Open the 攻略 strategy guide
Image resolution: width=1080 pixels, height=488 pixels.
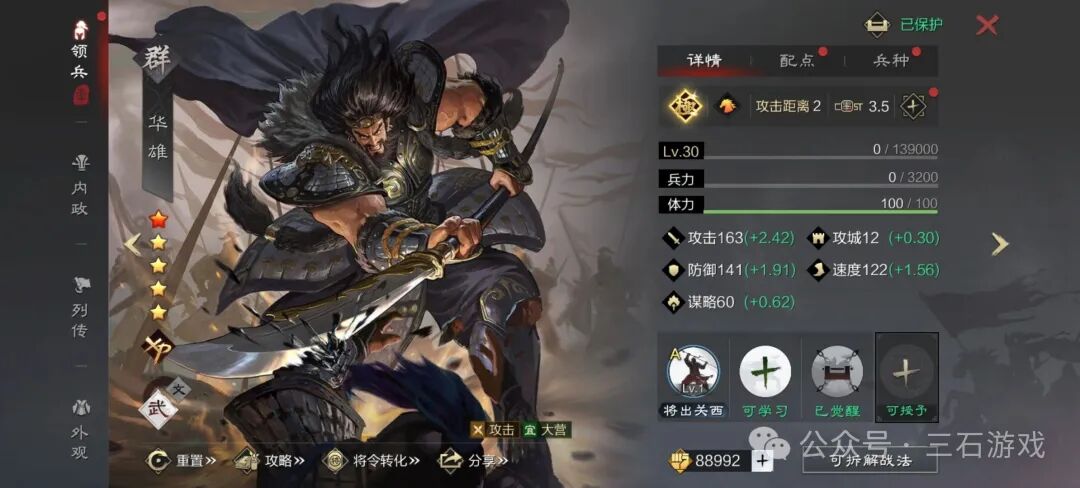click(270, 460)
